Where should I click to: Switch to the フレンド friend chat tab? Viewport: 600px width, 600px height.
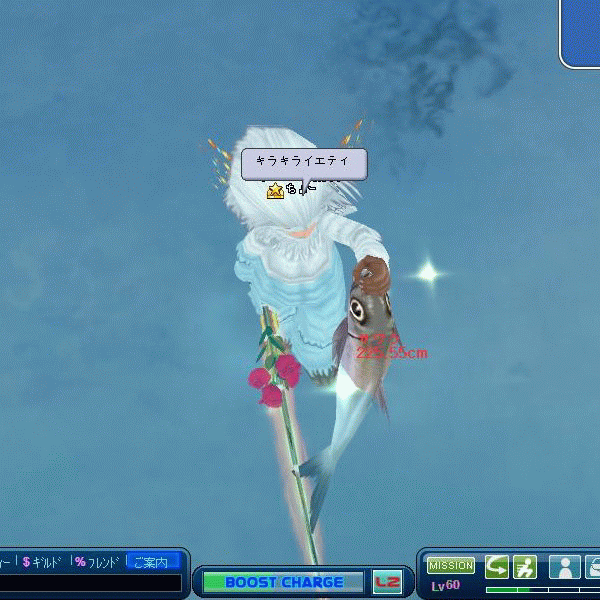(97, 562)
